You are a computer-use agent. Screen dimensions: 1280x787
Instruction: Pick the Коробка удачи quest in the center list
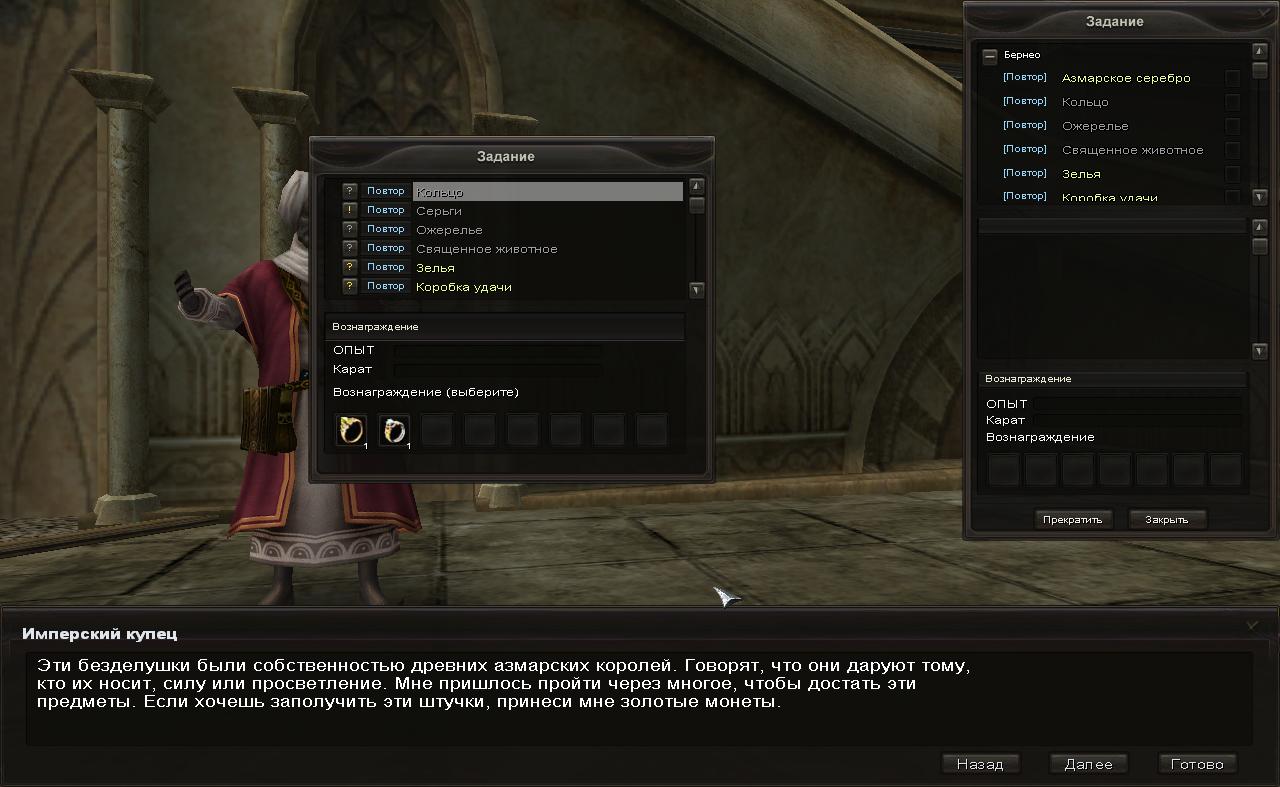click(463, 287)
